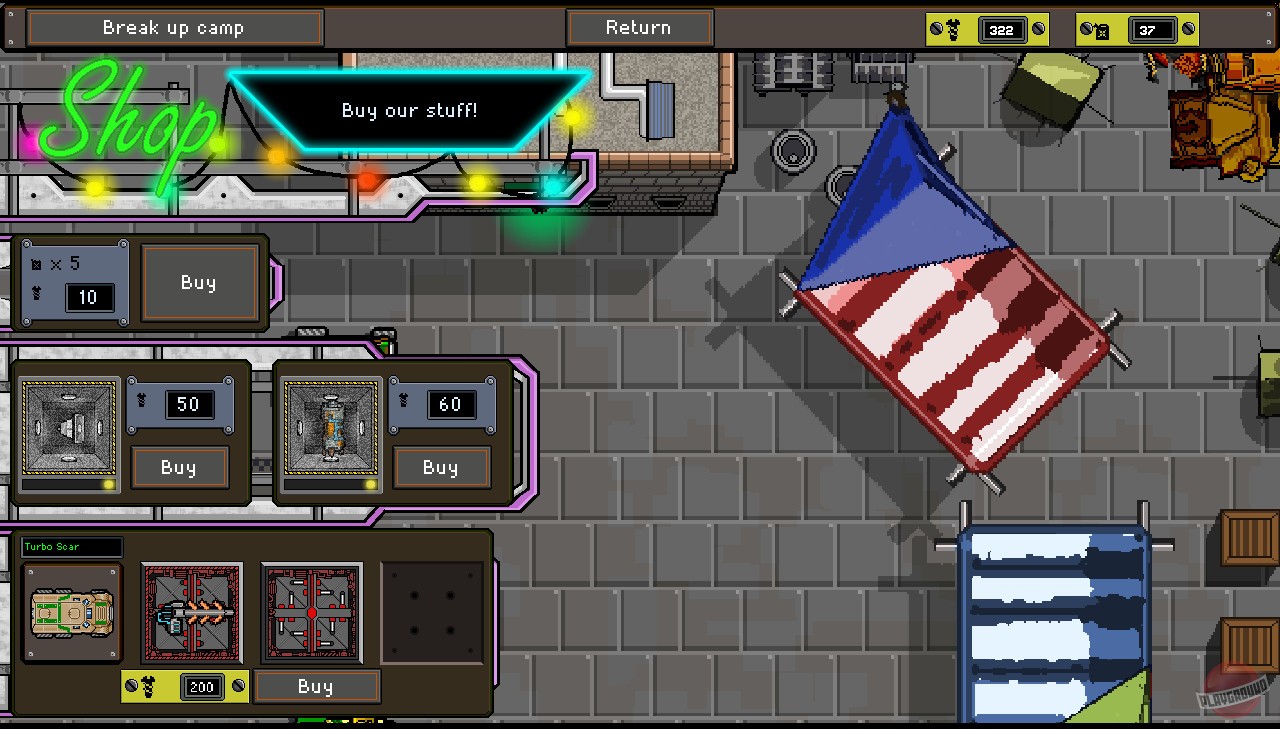Click the Buy our stuff neon sign
1280x729 pixels.
point(409,111)
